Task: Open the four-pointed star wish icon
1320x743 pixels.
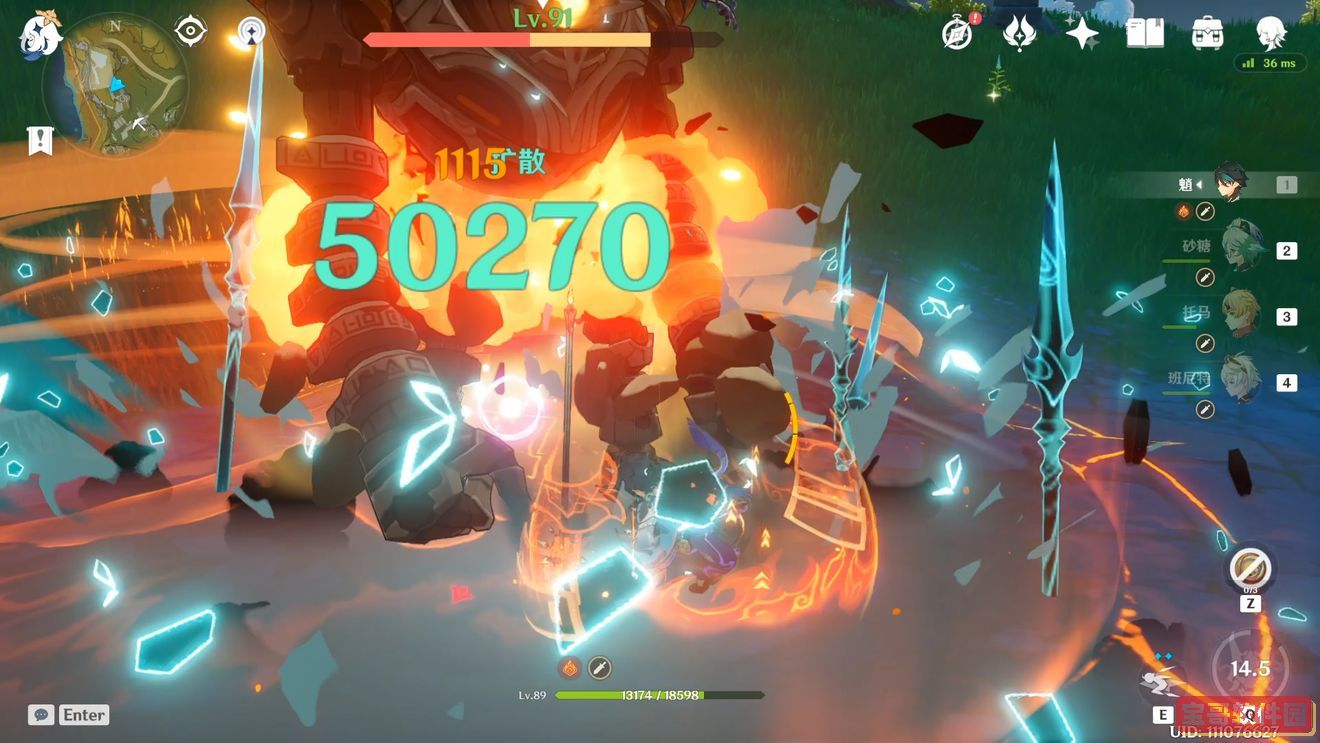Action: pyautogui.click(x=1081, y=35)
